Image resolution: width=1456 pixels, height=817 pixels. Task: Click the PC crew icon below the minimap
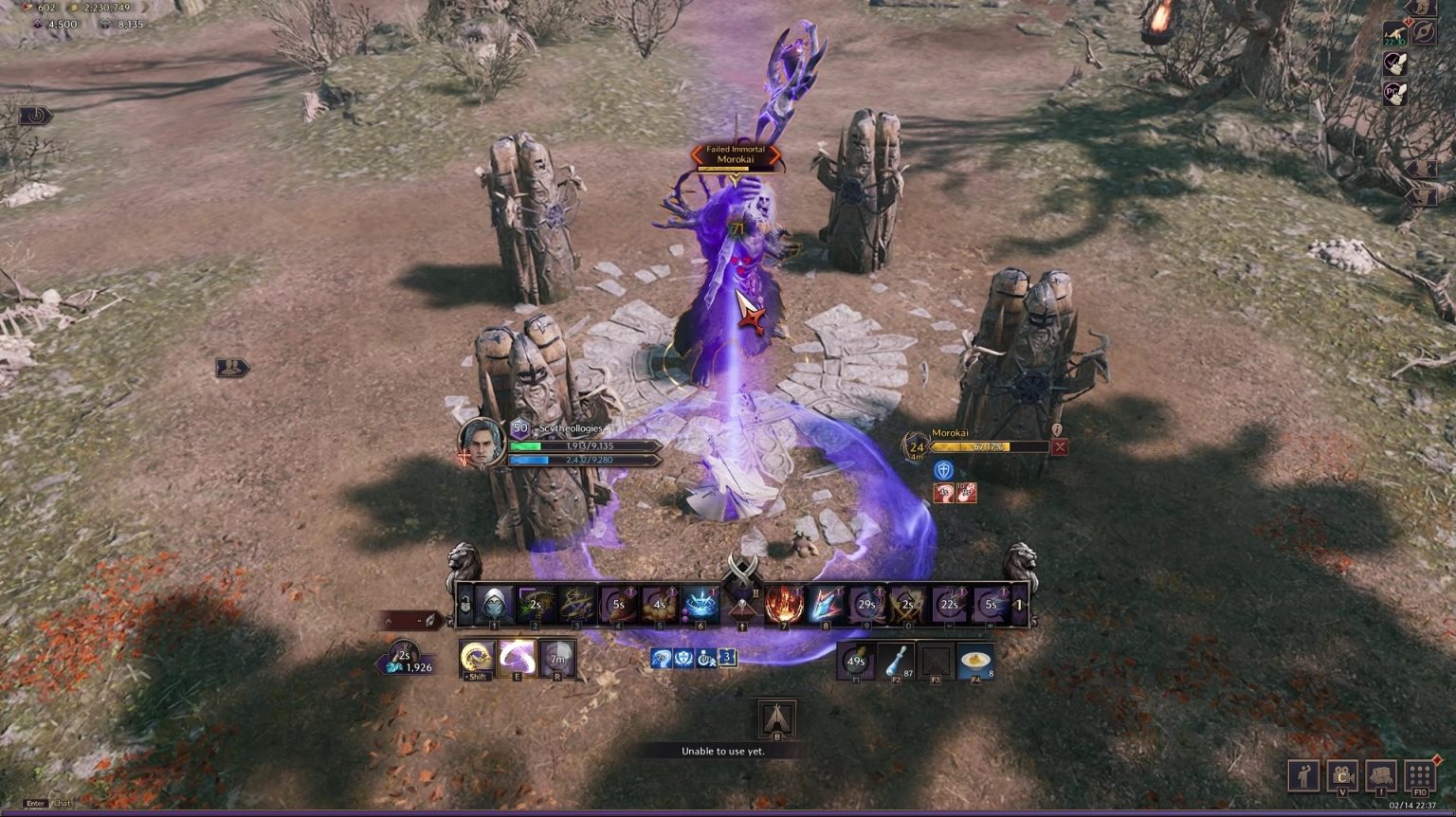1395,93
